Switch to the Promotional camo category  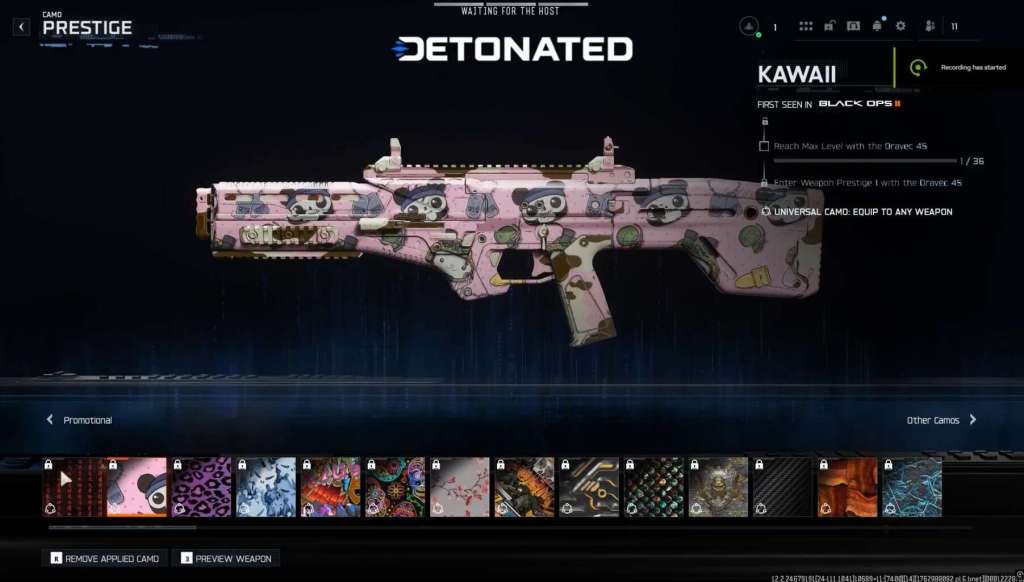[80, 420]
